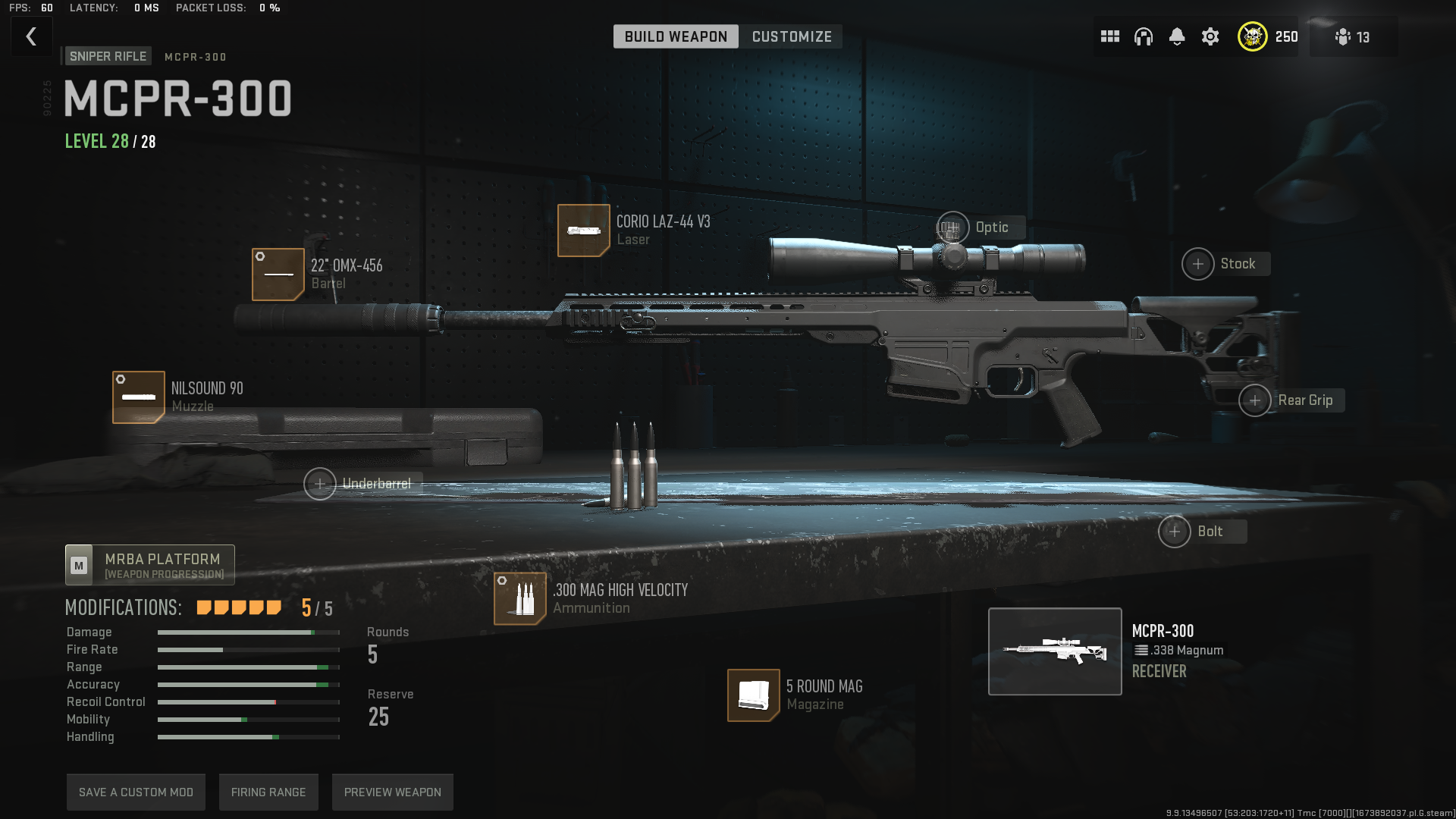This screenshot has width=1456, height=819.
Task: Change the .300 Mag High Velocity ammunition
Action: [520, 598]
